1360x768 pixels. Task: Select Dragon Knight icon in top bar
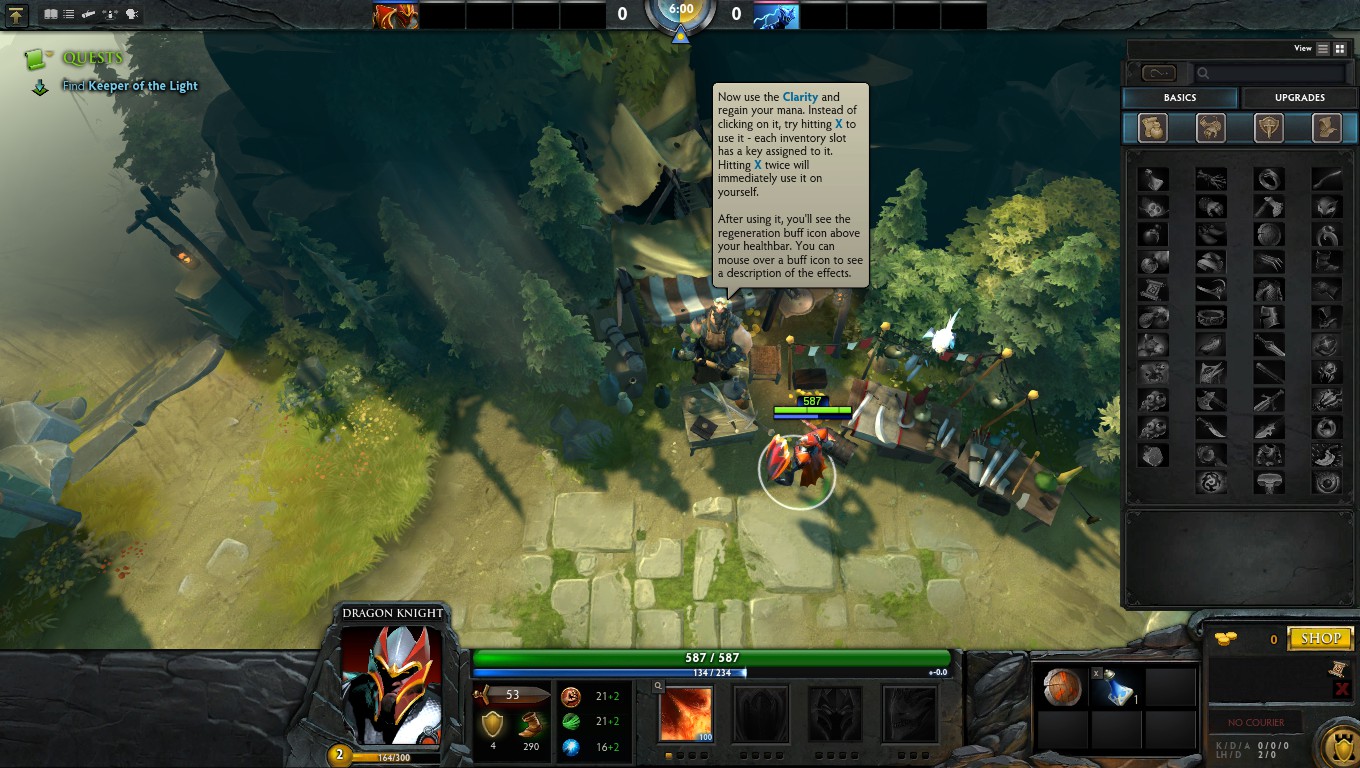[x=396, y=15]
